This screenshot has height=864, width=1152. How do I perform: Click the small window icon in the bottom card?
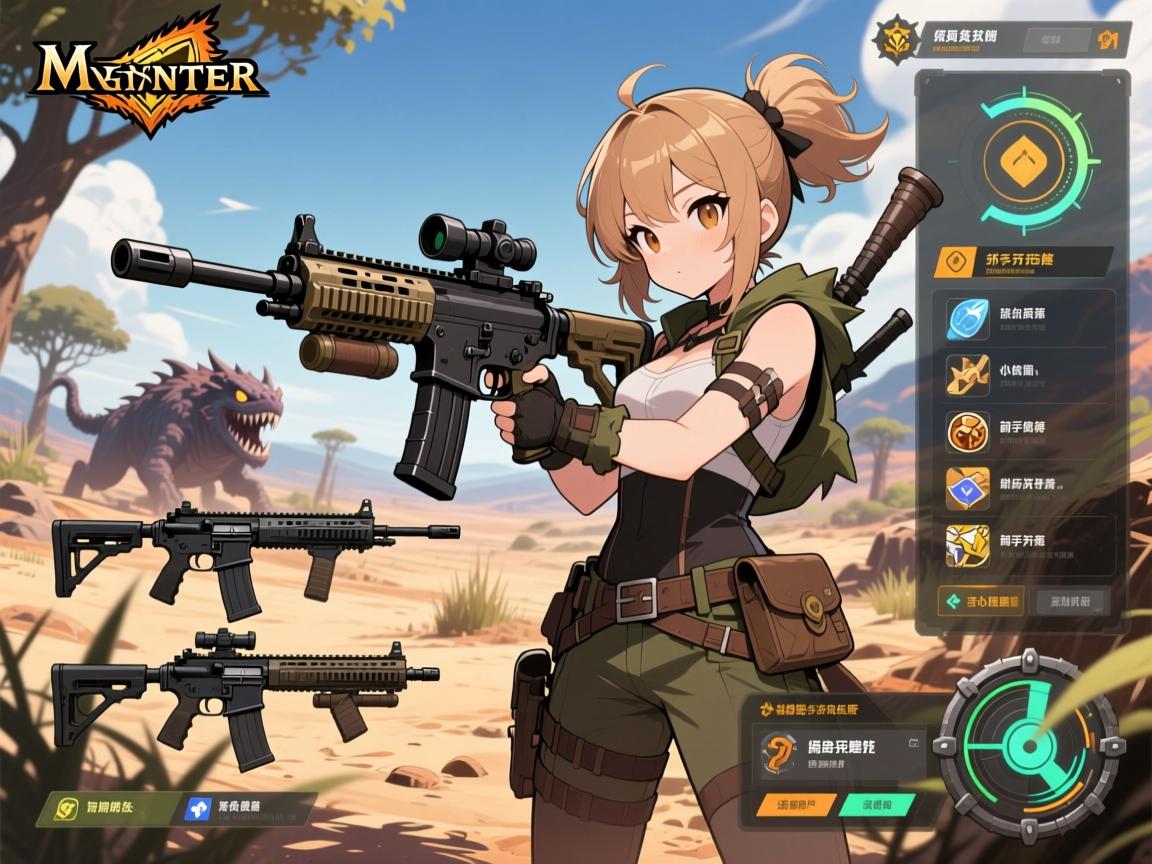913,744
